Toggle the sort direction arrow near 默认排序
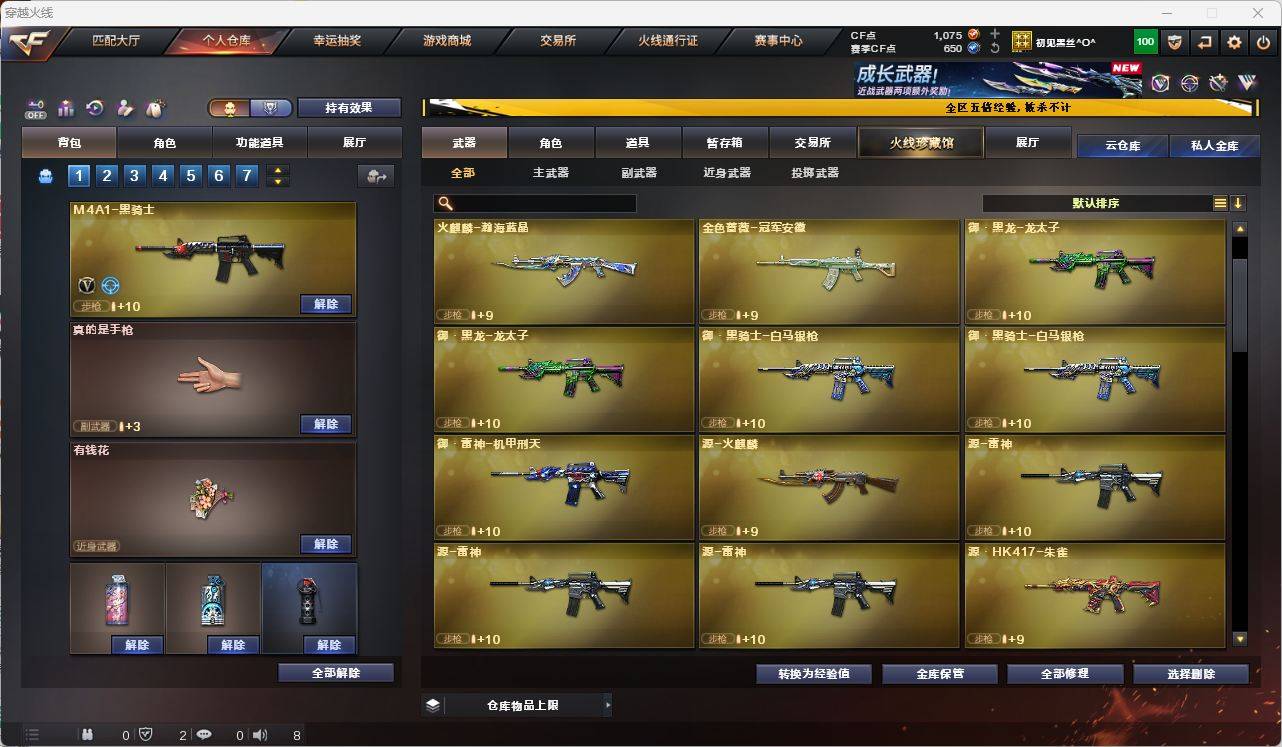This screenshot has height=747, width=1282. (1240, 202)
